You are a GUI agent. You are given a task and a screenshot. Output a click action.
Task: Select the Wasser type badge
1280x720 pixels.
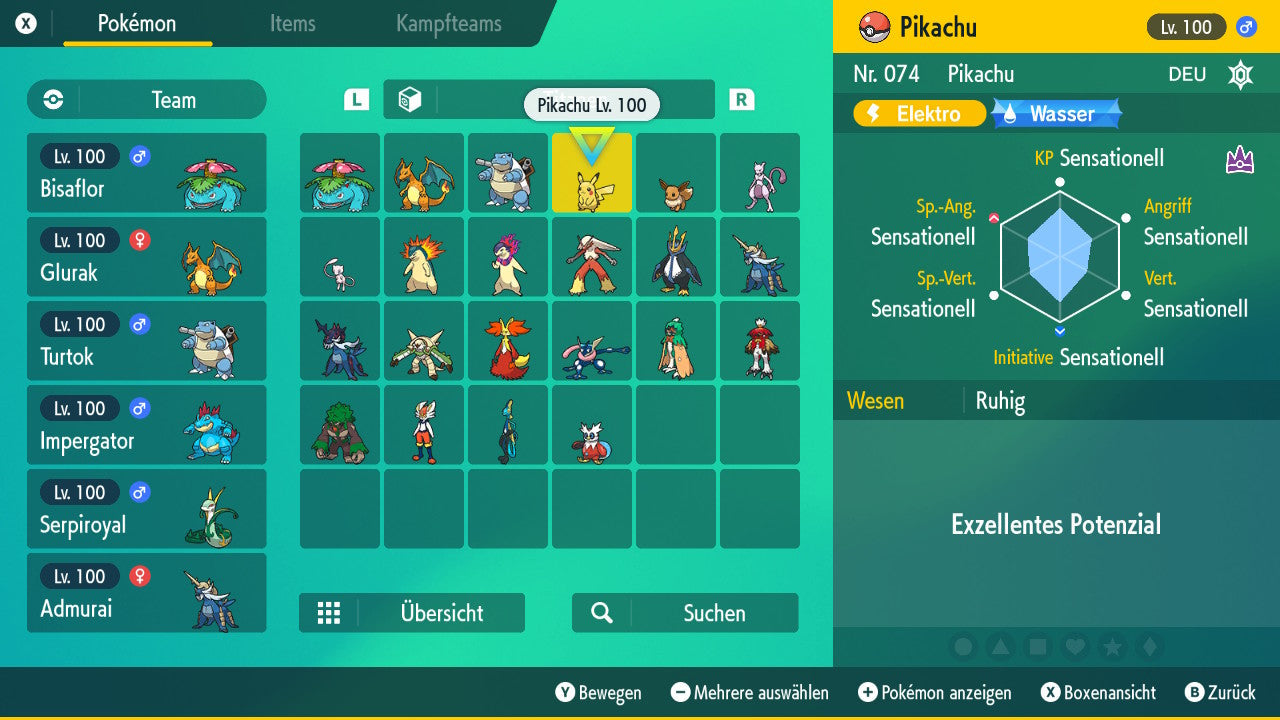[x=1055, y=114]
